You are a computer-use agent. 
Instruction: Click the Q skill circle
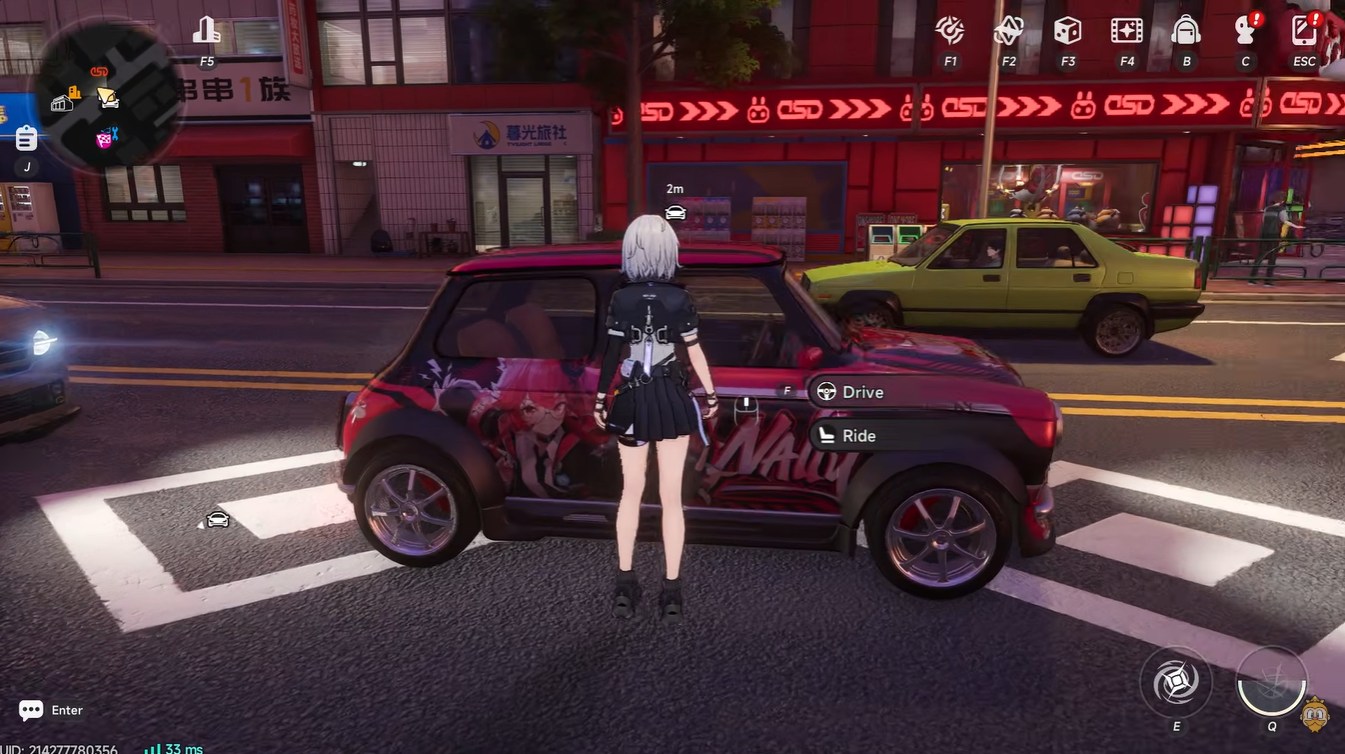(x=1272, y=680)
